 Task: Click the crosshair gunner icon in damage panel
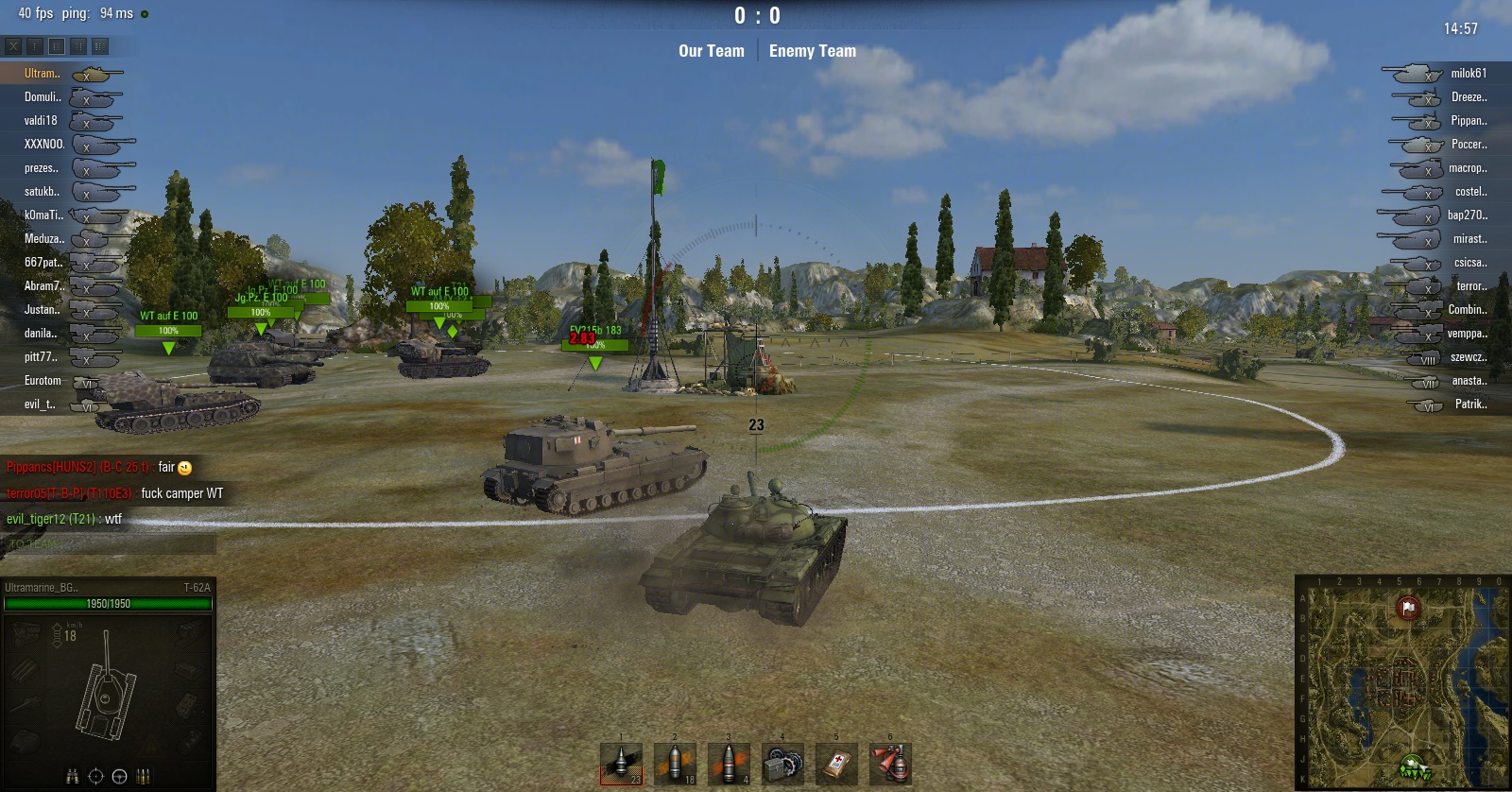(x=95, y=777)
